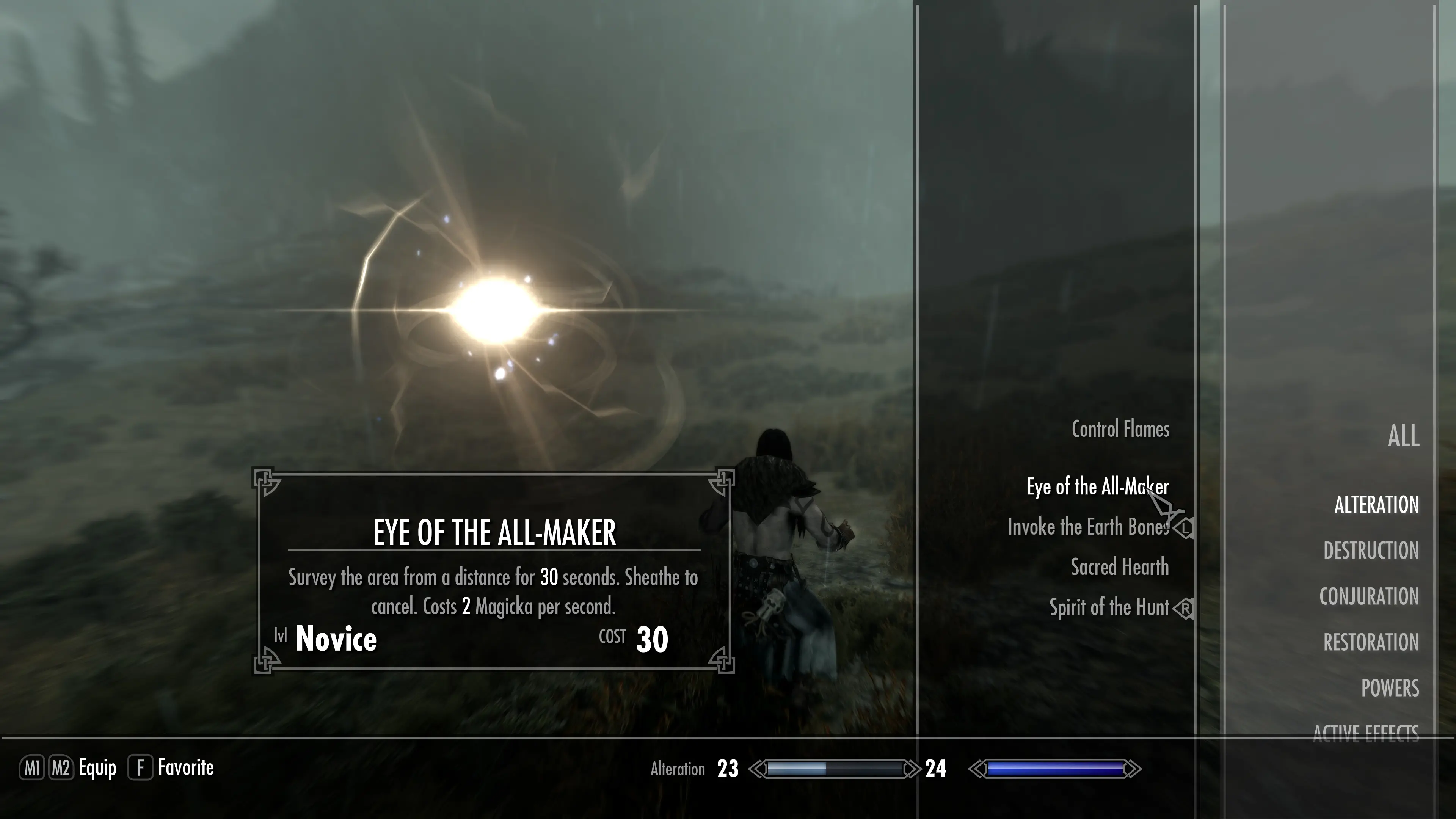Image resolution: width=1456 pixels, height=819 pixels.
Task: Switch to the Restoration category
Action: pos(1371,643)
